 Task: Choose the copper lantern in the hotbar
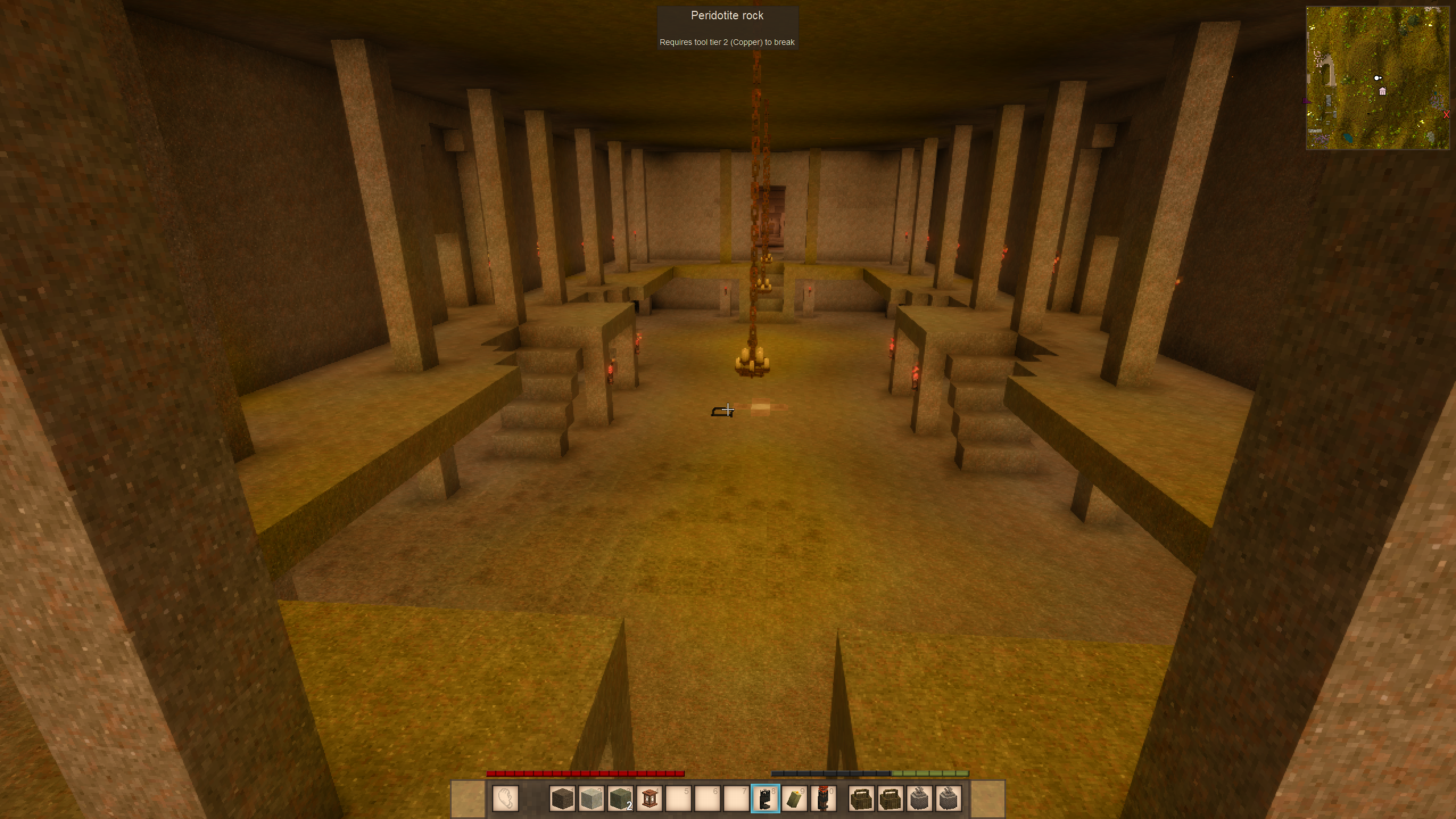click(x=650, y=799)
